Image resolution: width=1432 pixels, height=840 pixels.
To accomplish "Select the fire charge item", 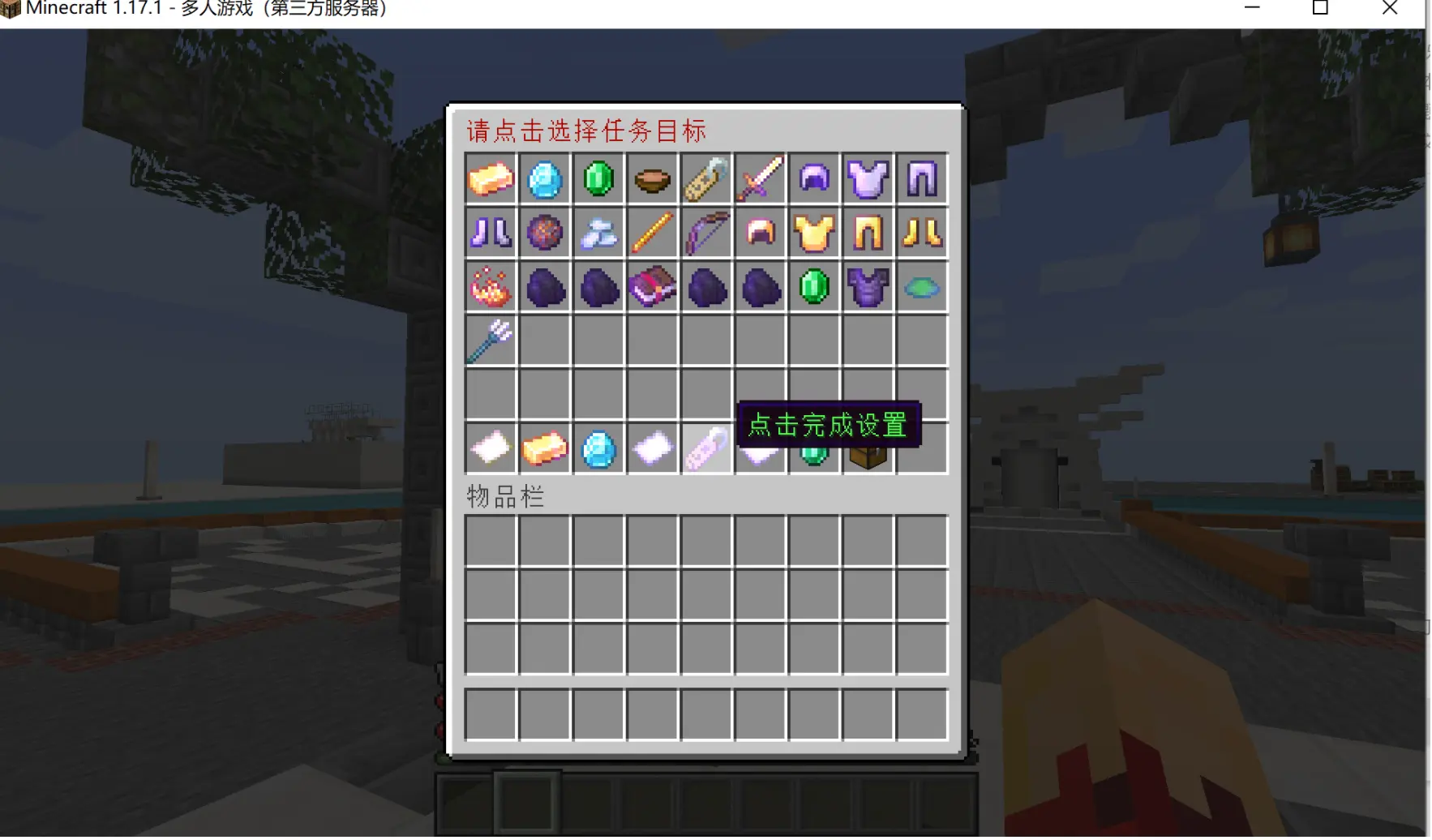I will point(490,286).
